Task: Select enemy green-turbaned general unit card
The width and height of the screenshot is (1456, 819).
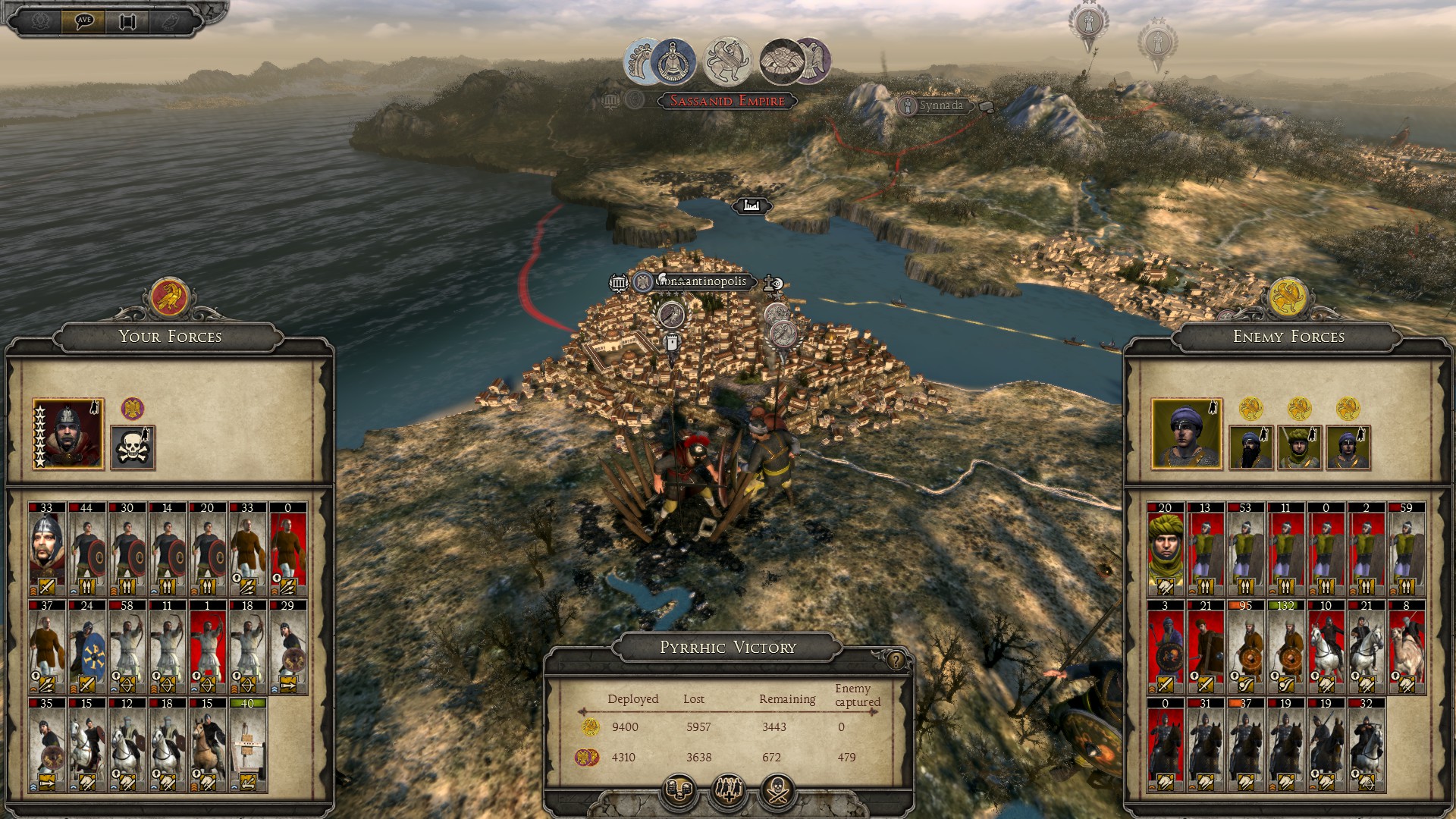Action: tap(1165, 548)
